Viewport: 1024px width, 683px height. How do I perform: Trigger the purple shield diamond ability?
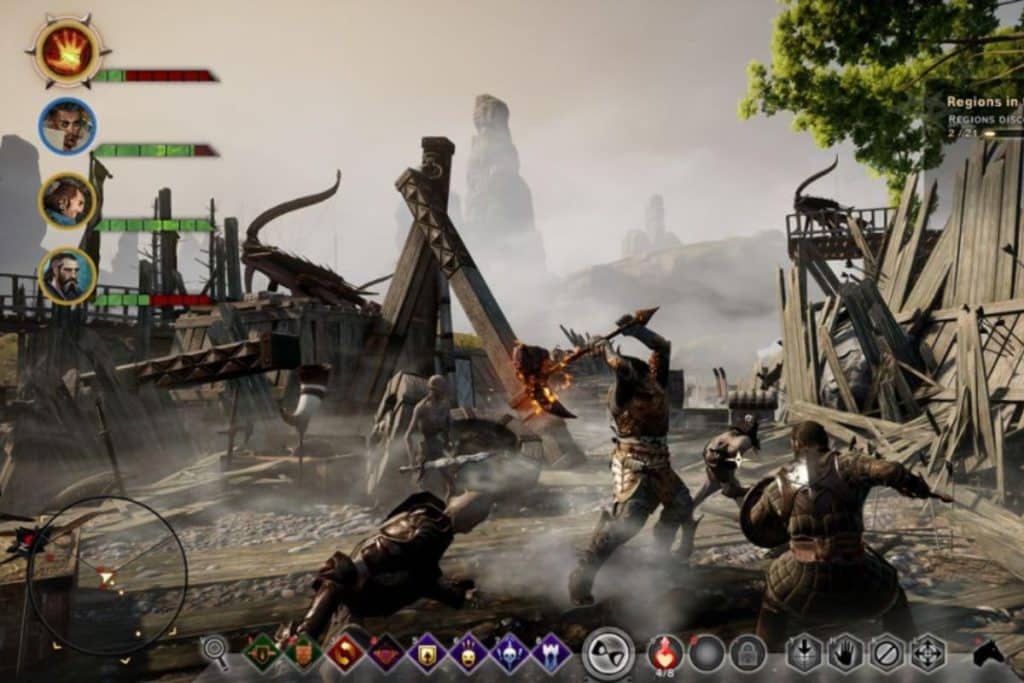[427, 653]
